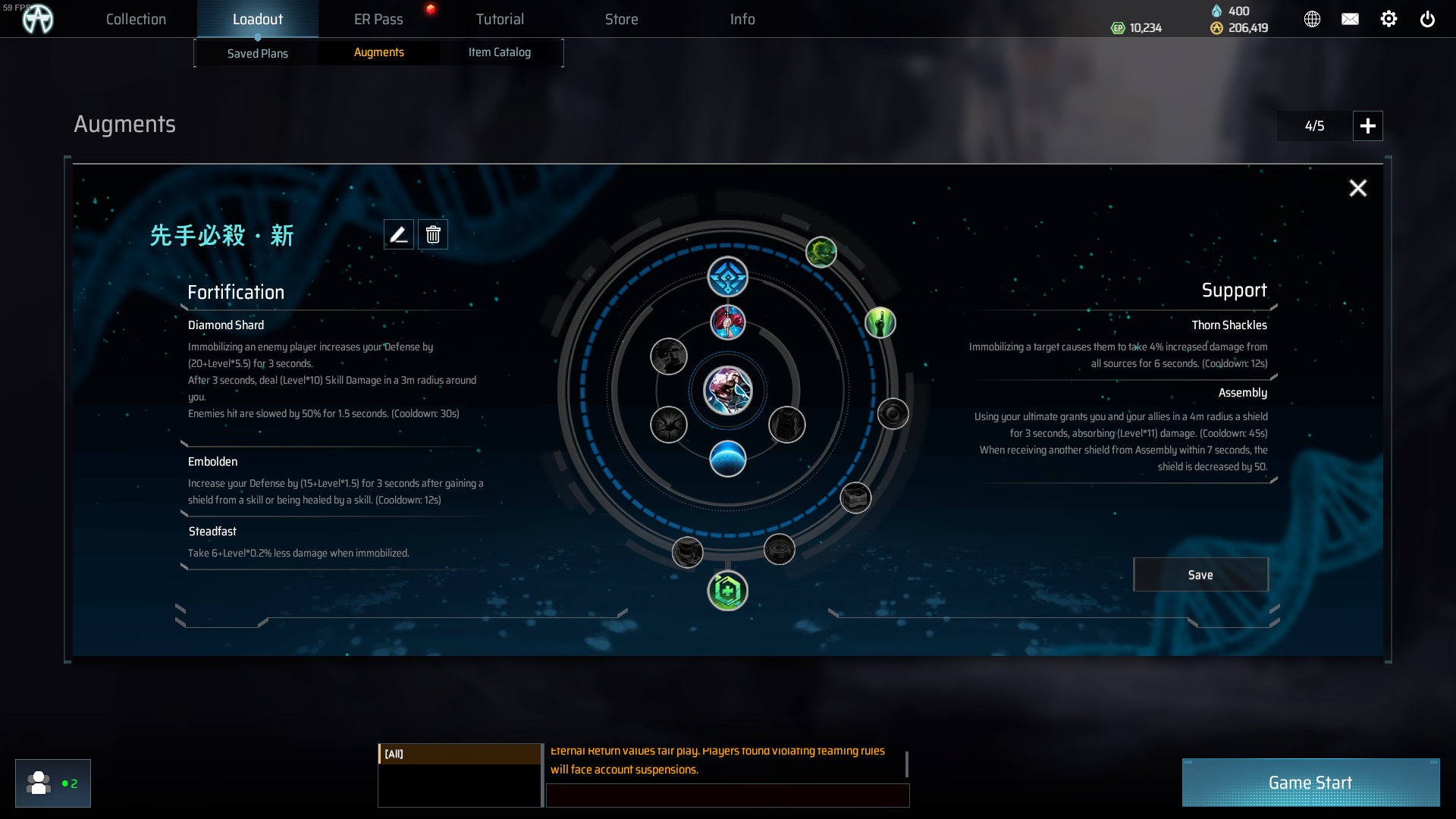Add a new augment page with plus button
The image size is (1456, 819).
(x=1367, y=126)
